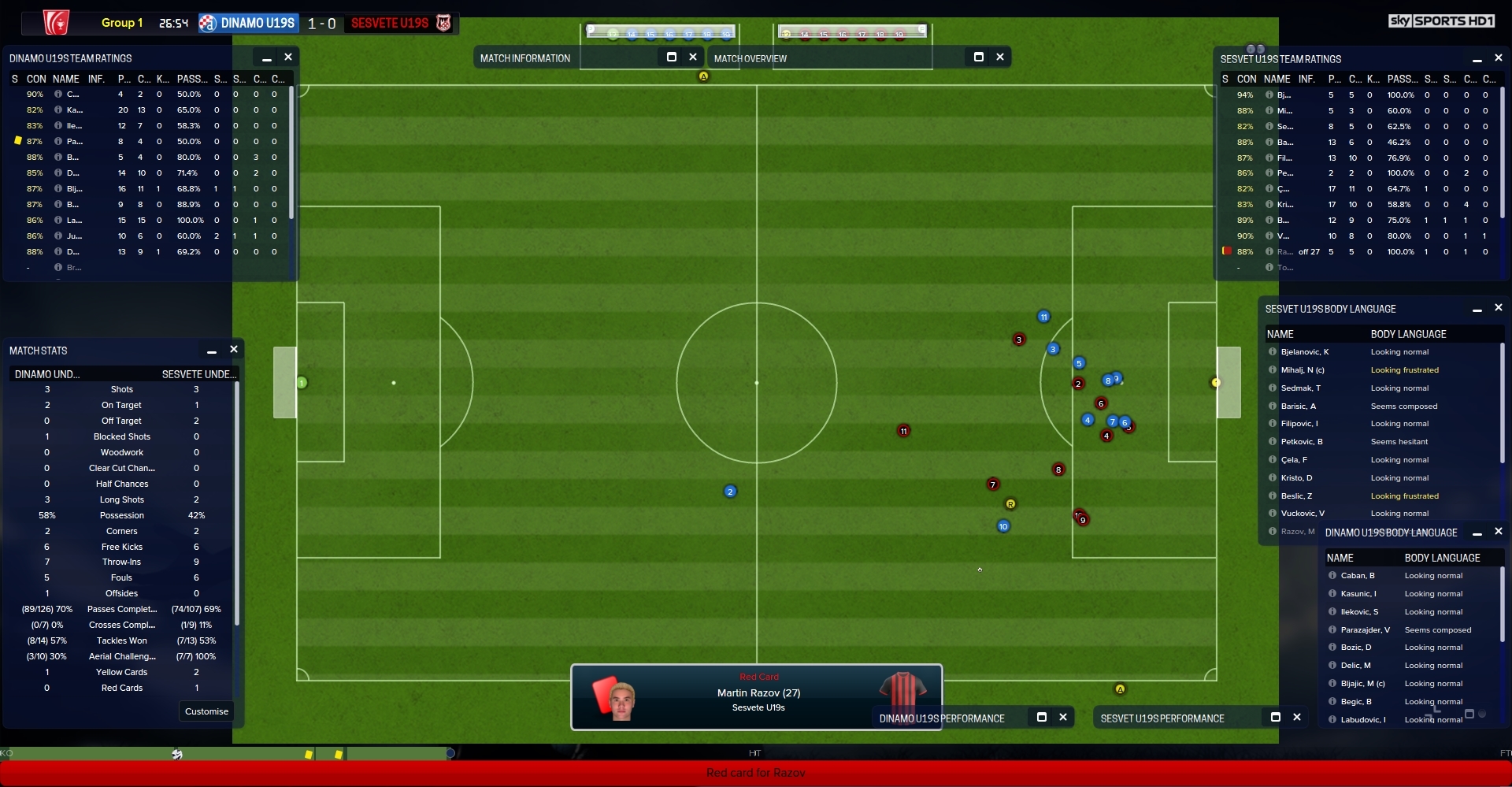Maximise the Sesvete U19s Performance panel
1512x787 pixels.
point(1276,717)
